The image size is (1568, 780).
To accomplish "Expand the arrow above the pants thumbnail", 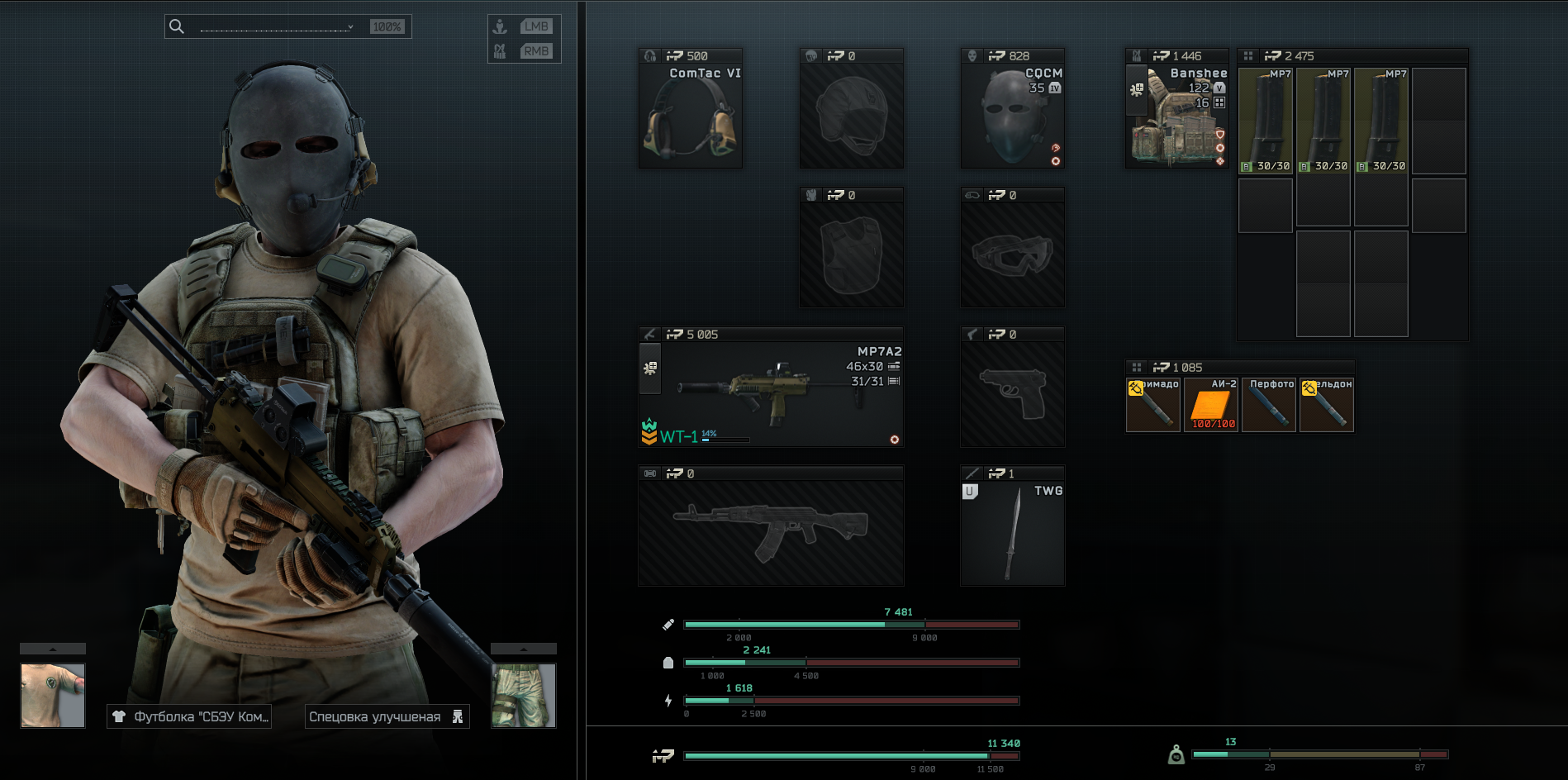I will (524, 649).
